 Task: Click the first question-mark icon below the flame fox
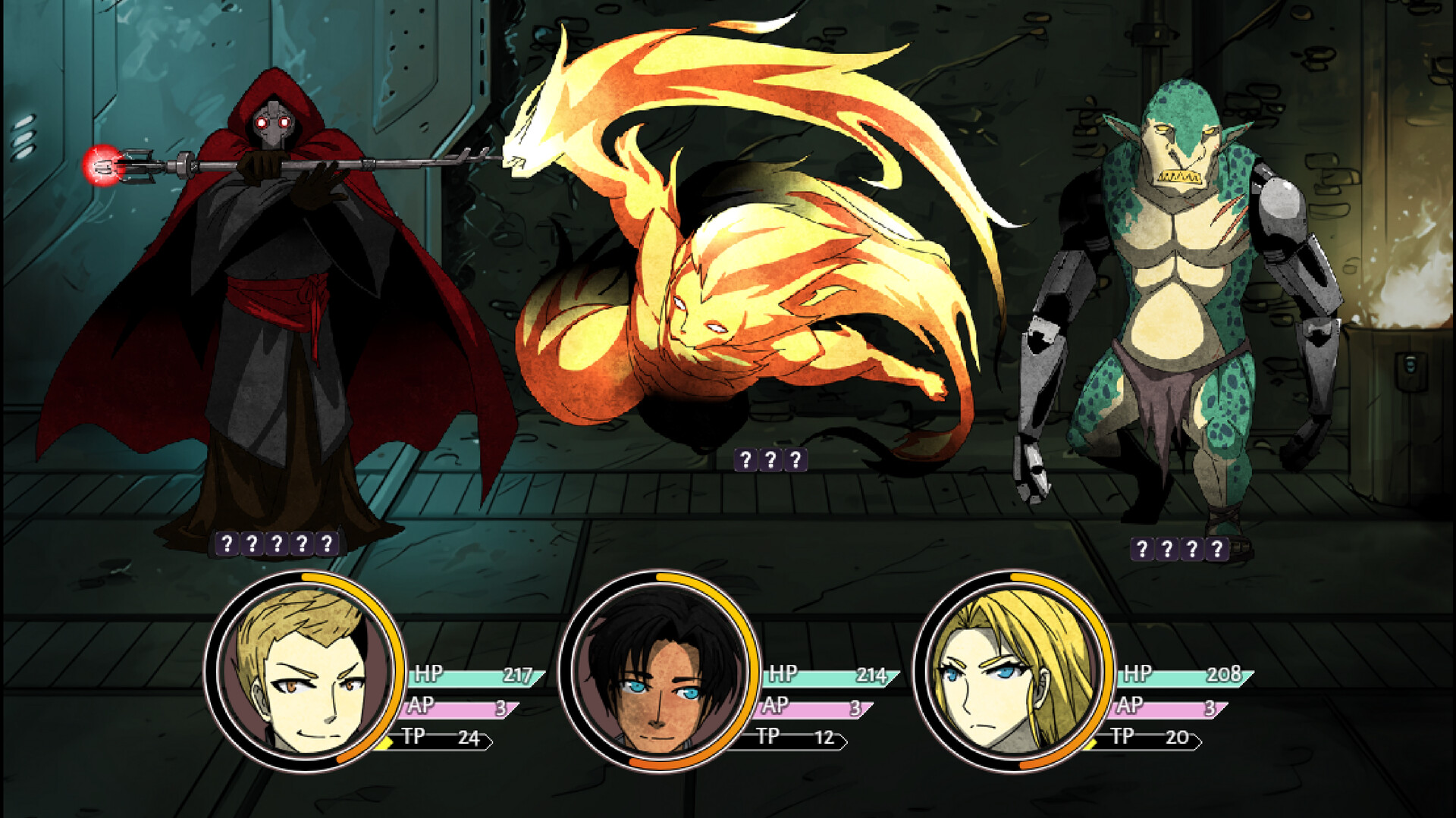(746, 458)
